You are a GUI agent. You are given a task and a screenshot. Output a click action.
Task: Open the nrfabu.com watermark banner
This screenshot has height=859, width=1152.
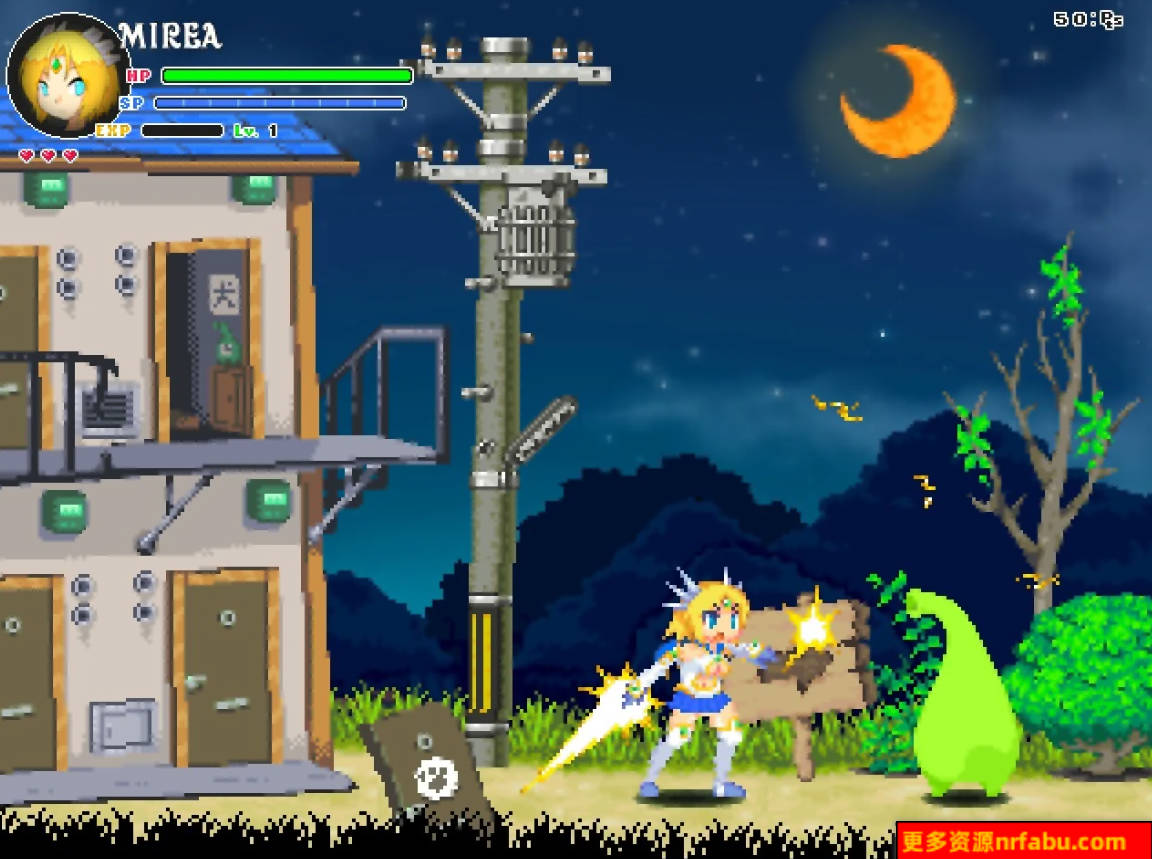pos(1023,841)
